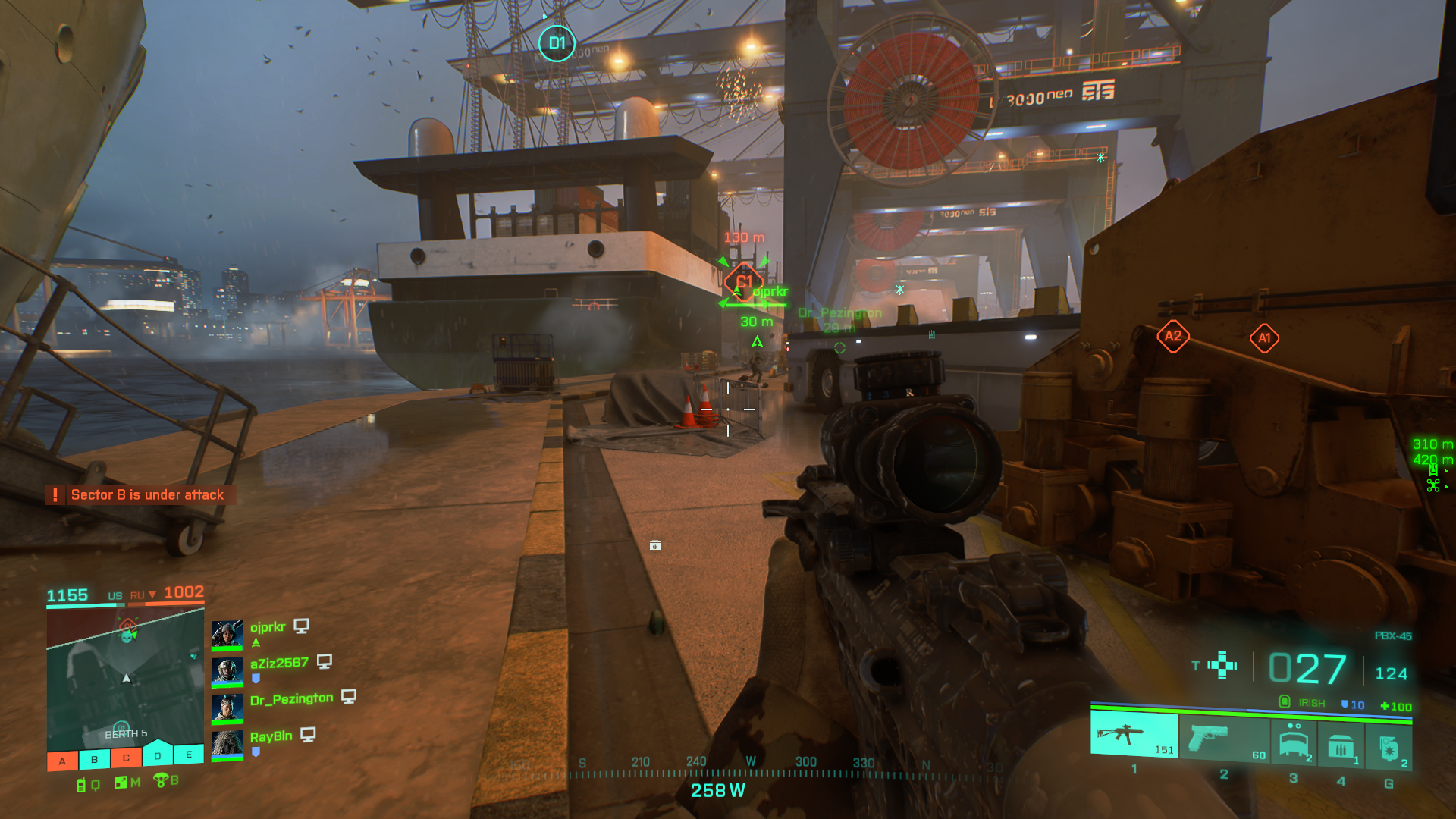1456x819 pixels.
Task: Click the A1 objective marker
Action: click(x=1264, y=338)
